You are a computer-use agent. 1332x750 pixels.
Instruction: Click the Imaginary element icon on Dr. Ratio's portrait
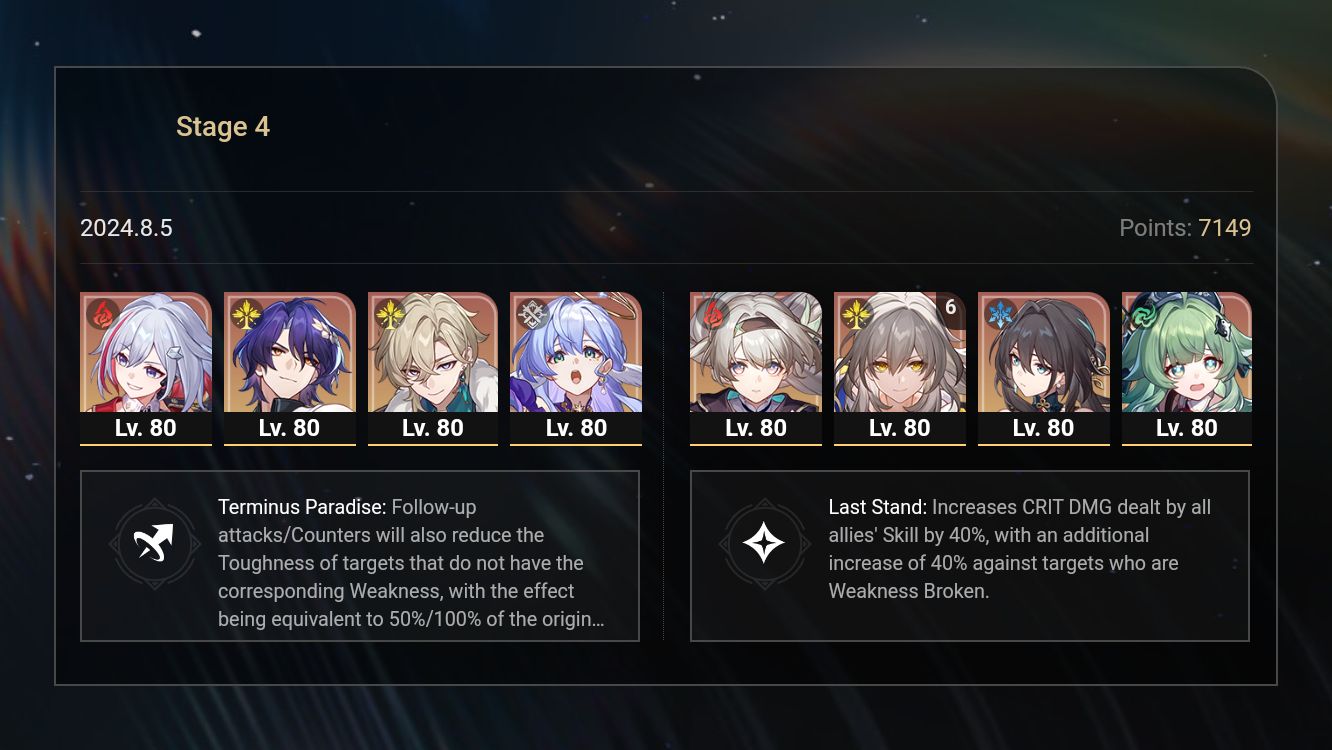pos(244,313)
